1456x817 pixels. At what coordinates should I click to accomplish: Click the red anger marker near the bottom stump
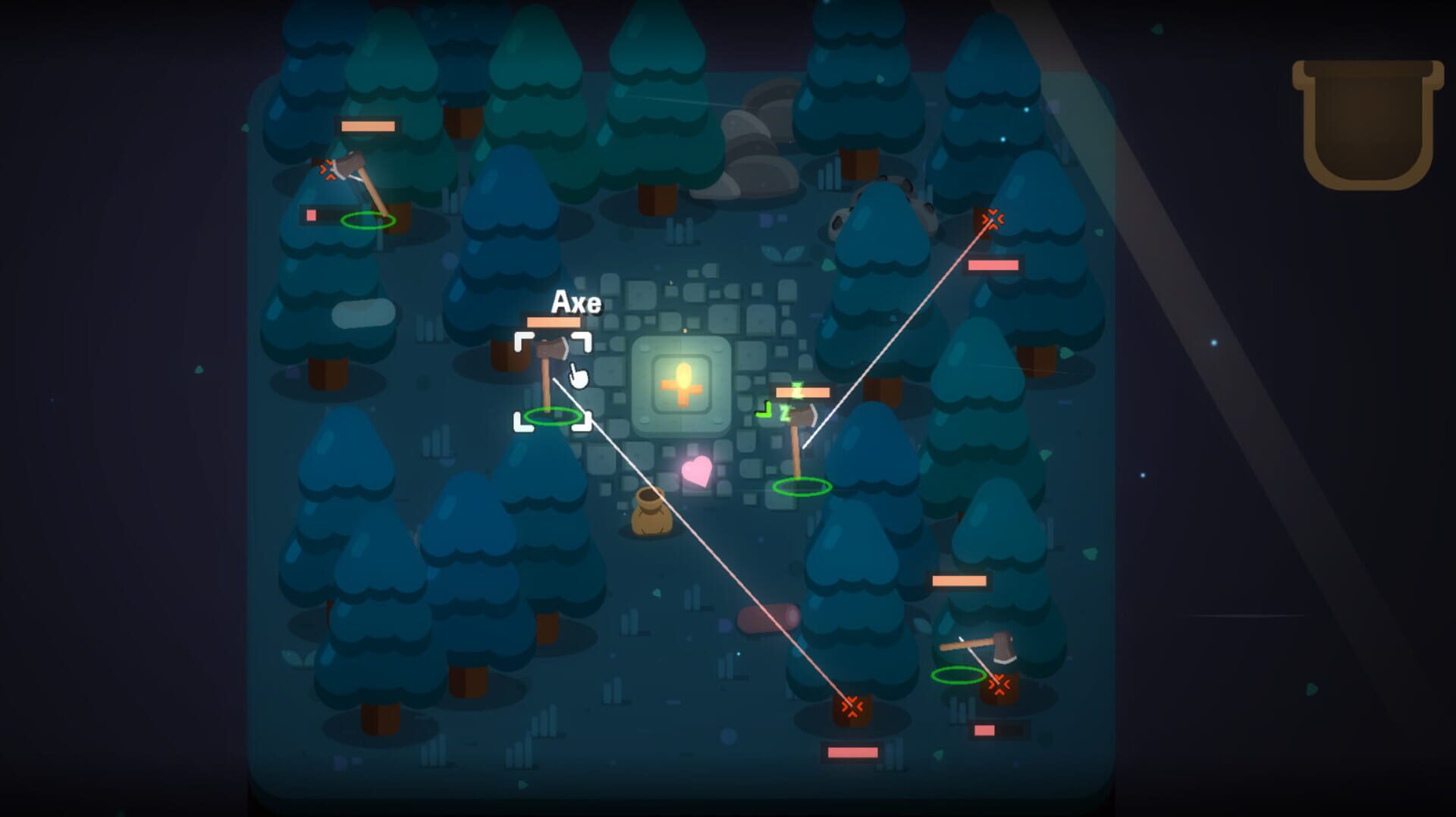click(853, 706)
